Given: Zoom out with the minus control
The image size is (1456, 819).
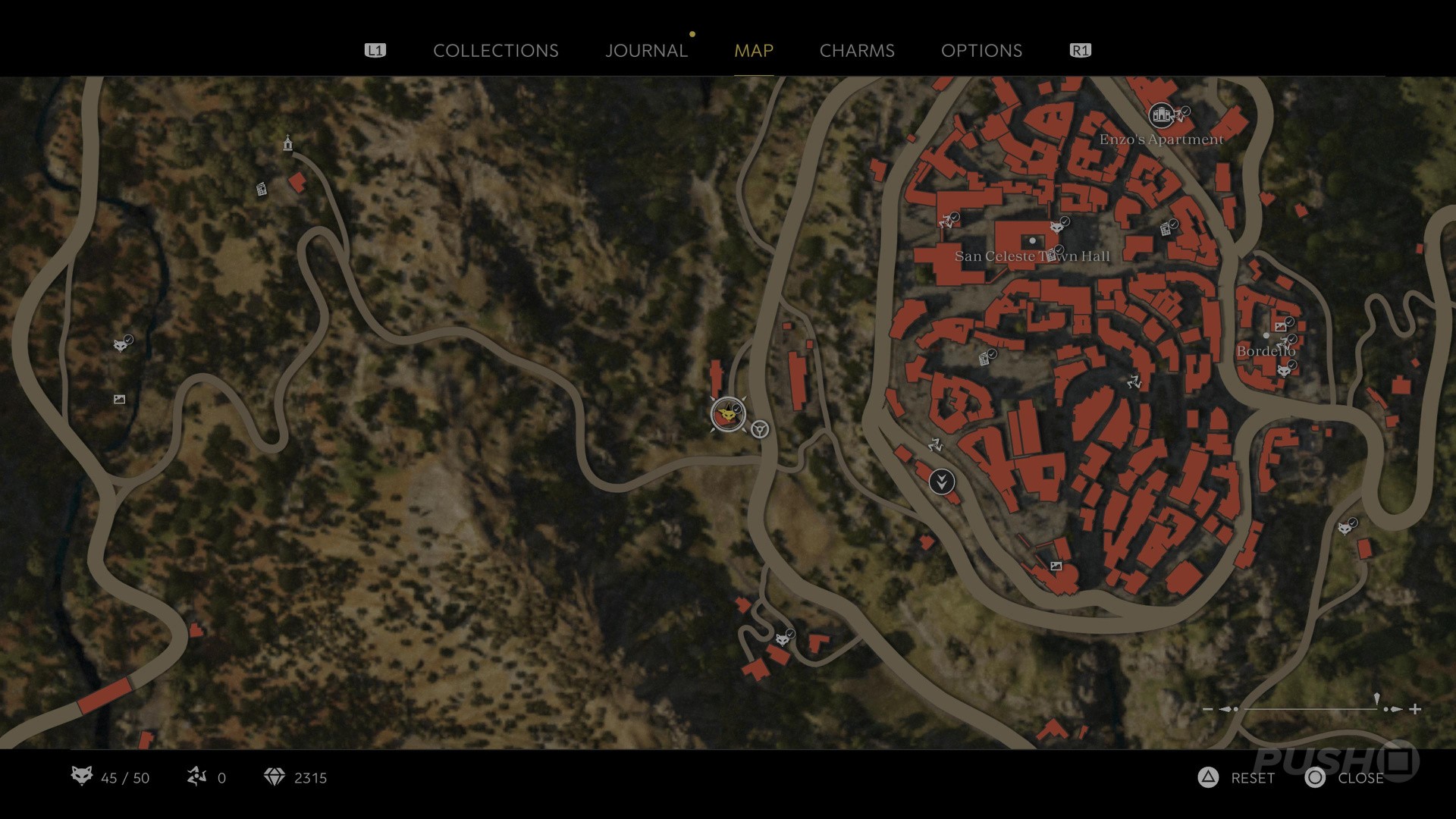Looking at the screenshot, I should (1207, 709).
